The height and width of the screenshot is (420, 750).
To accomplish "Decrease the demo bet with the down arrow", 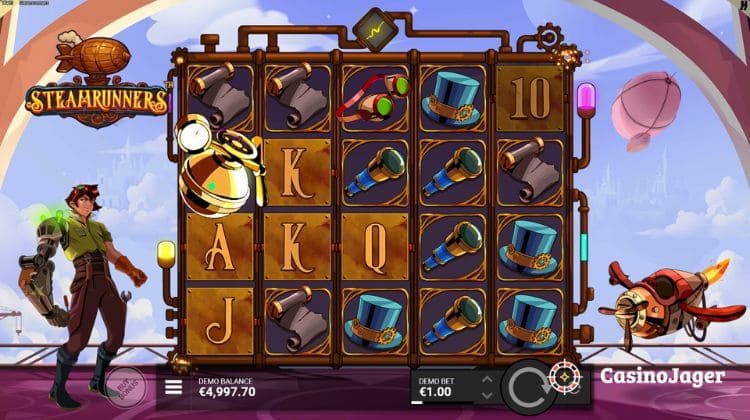I will (x=487, y=395).
